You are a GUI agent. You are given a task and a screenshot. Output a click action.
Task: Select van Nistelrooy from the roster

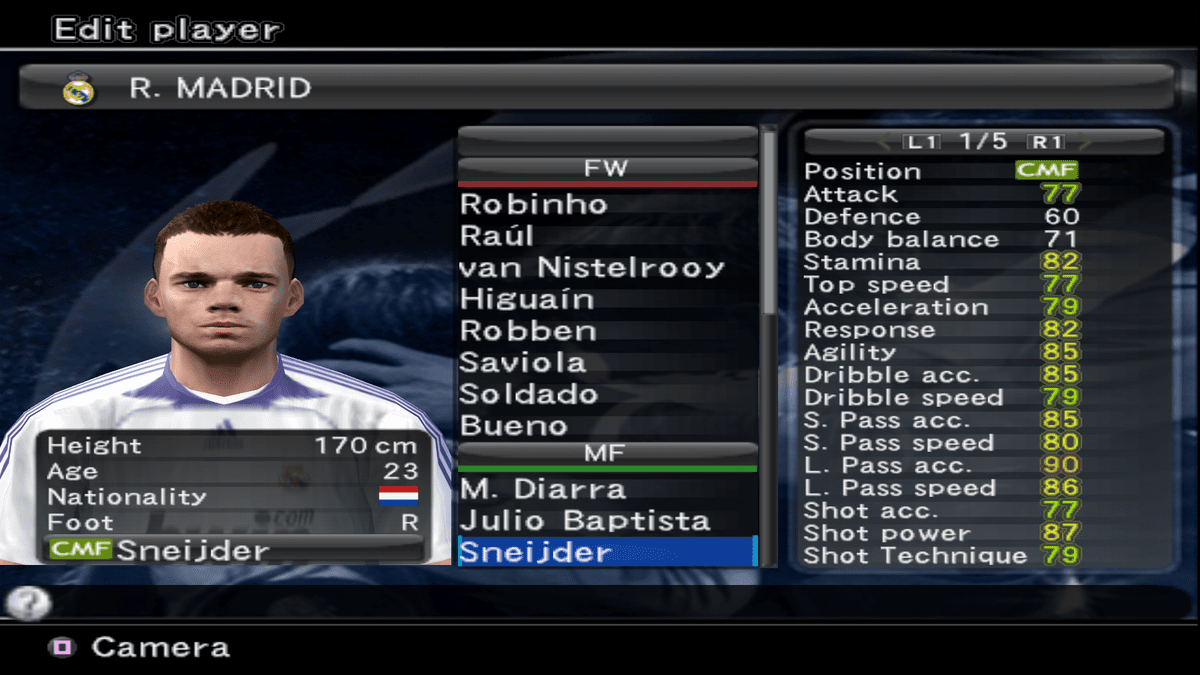coord(591,268)
